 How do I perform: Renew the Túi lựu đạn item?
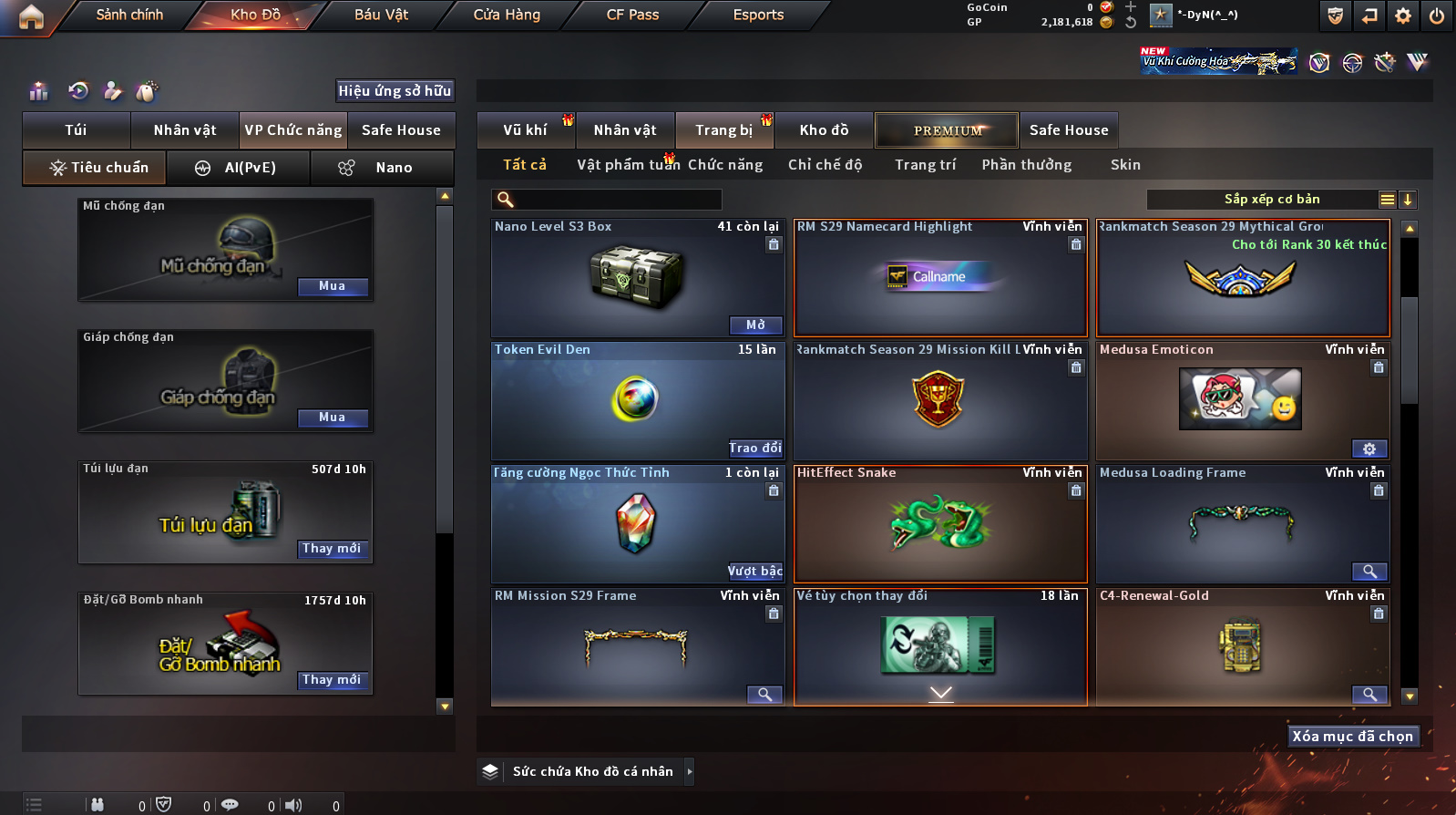point(332,549)
